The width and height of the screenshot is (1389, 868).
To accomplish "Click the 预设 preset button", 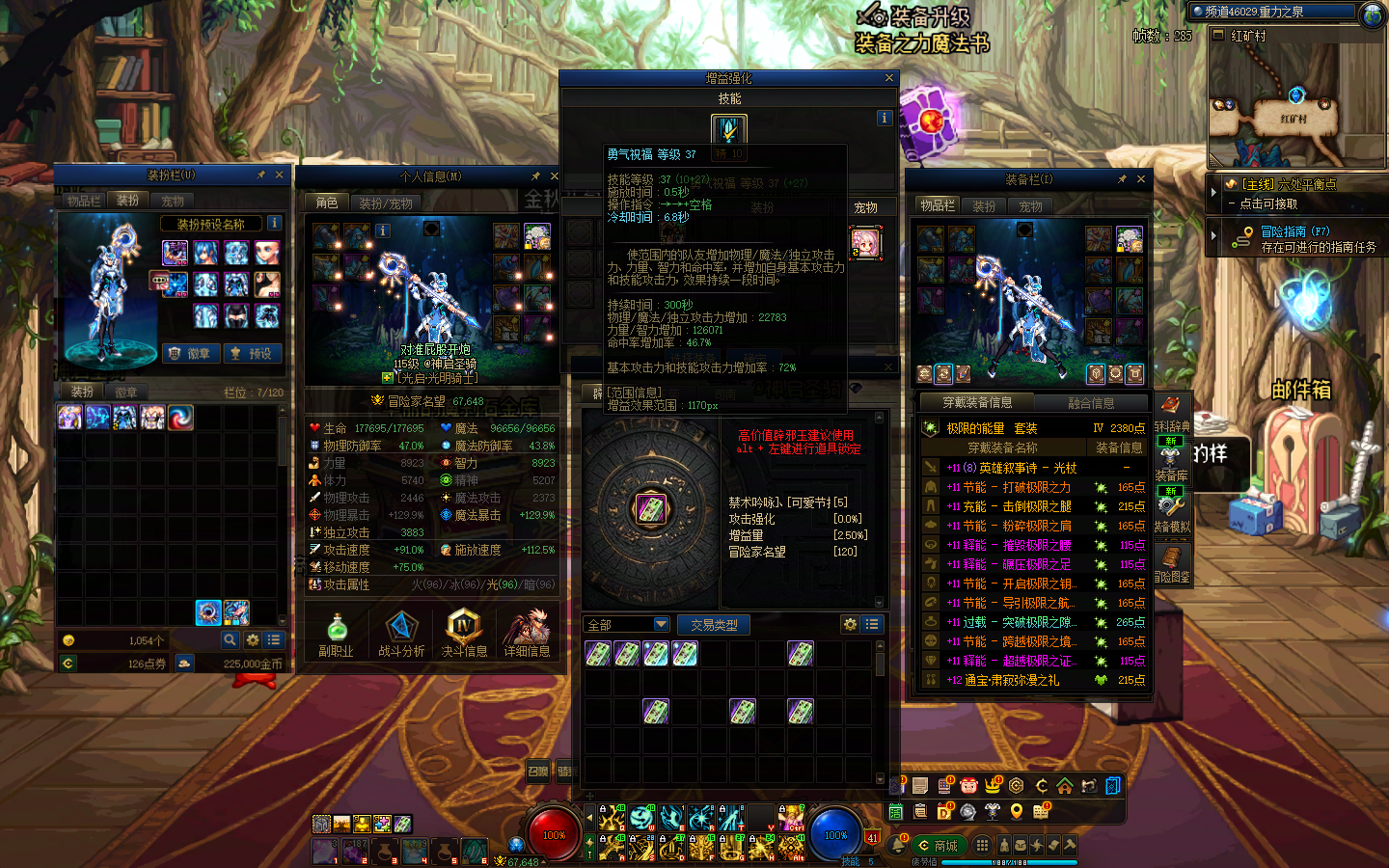I will 253,354.
